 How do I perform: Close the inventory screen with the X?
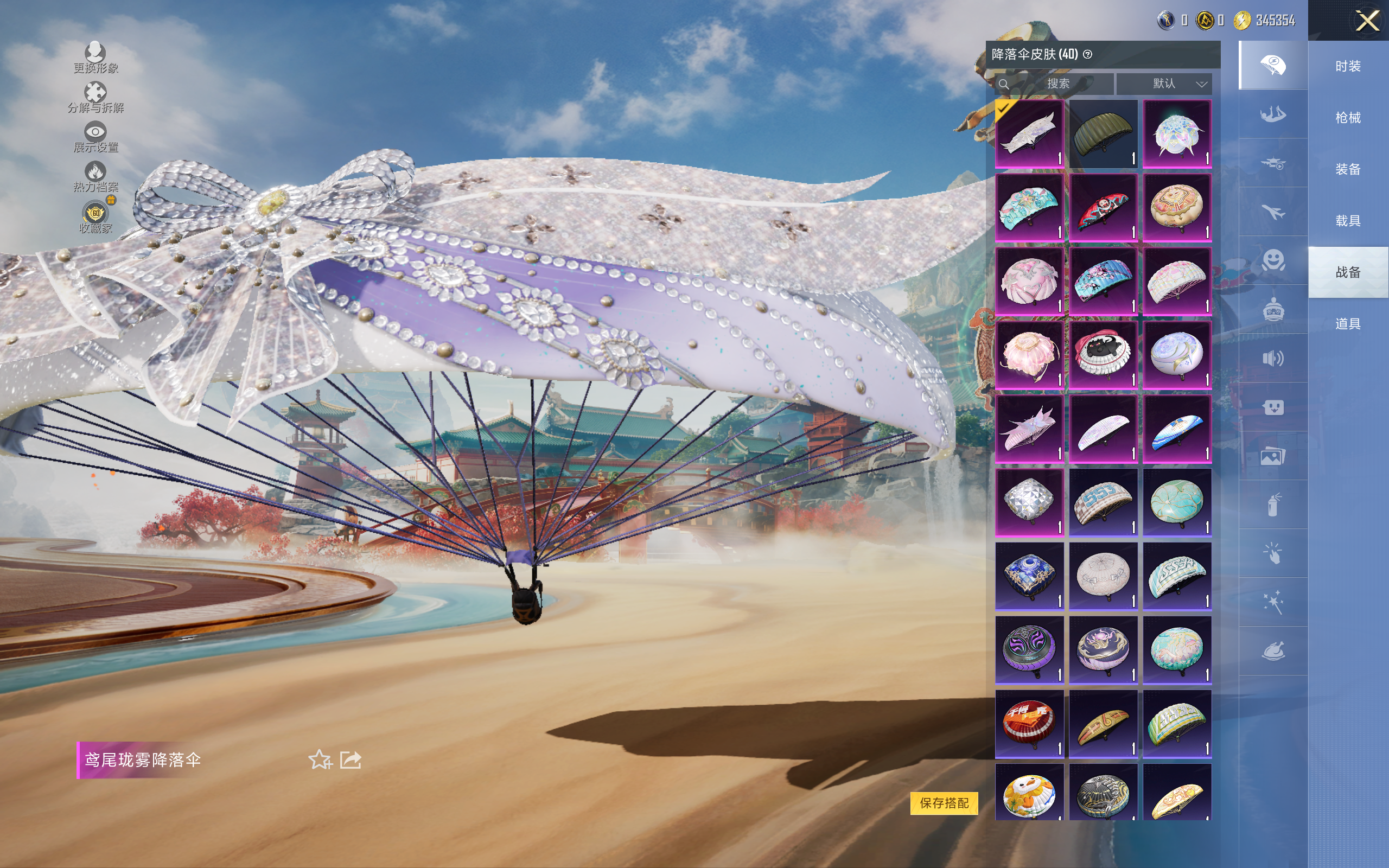point(1367,21)
